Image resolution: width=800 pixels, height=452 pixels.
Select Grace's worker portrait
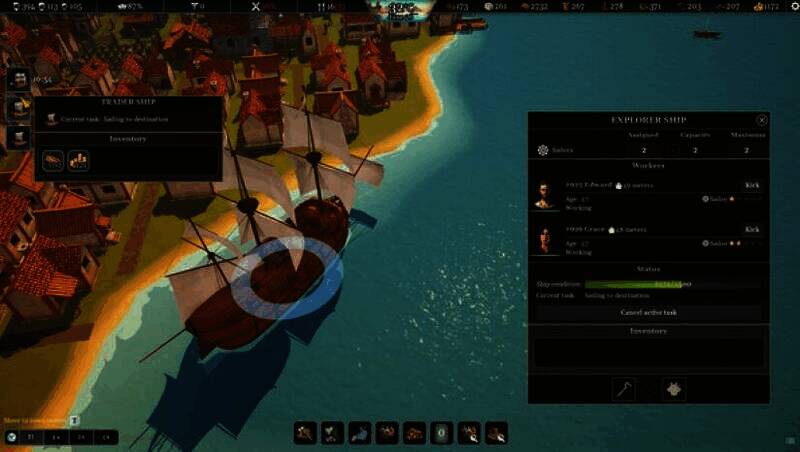tap(543, 240)
